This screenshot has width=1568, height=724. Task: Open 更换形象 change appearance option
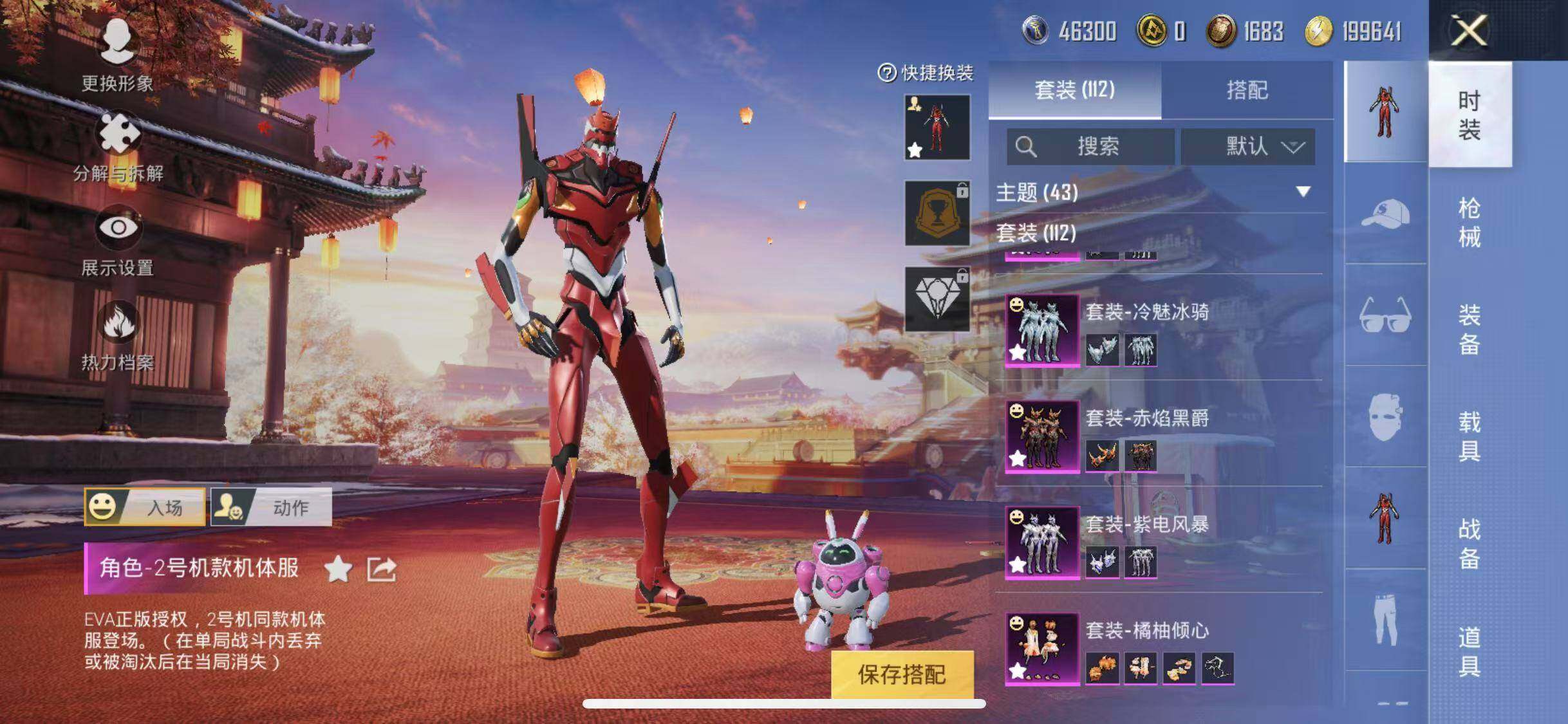click(x=117, y=55)
